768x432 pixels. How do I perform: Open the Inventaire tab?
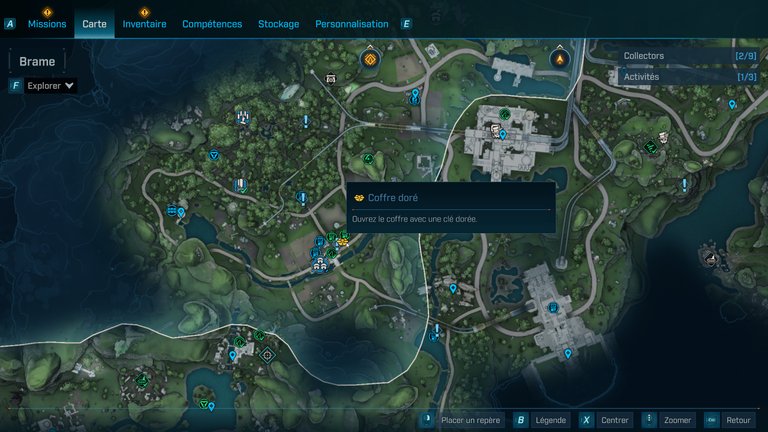coord(144,24)
